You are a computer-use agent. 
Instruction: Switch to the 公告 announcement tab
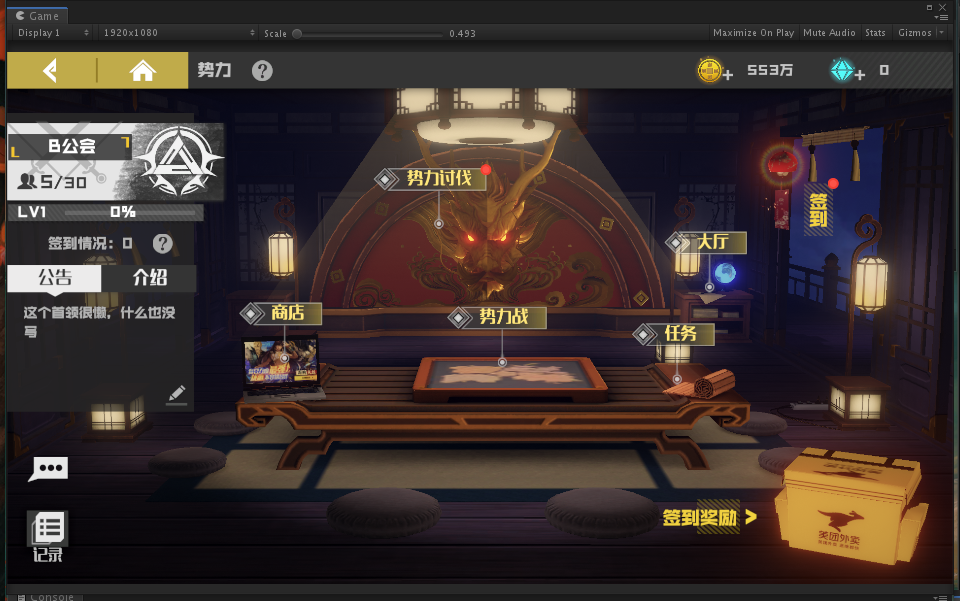[54, 278]
